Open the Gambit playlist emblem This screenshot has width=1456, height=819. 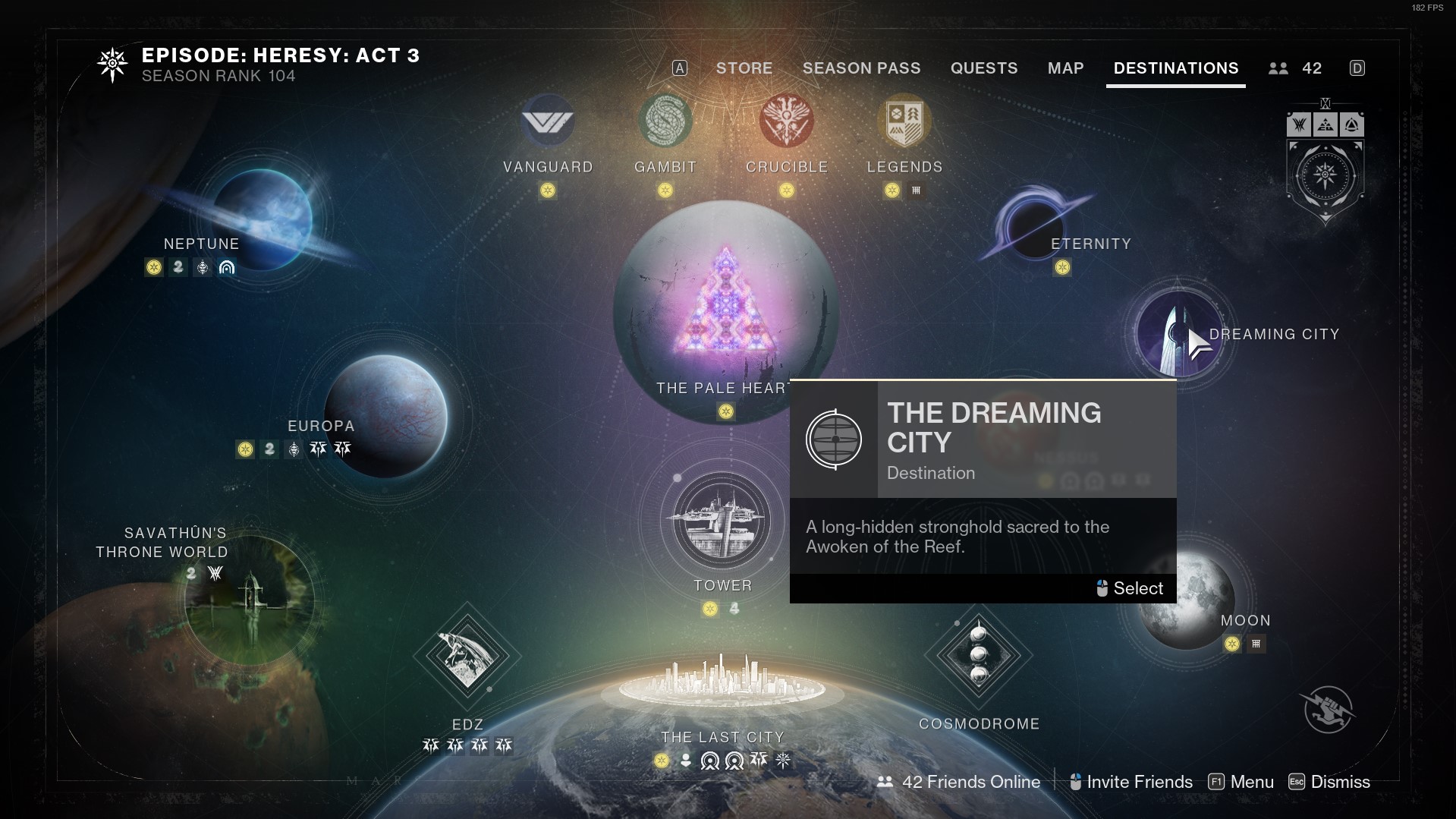665,121
